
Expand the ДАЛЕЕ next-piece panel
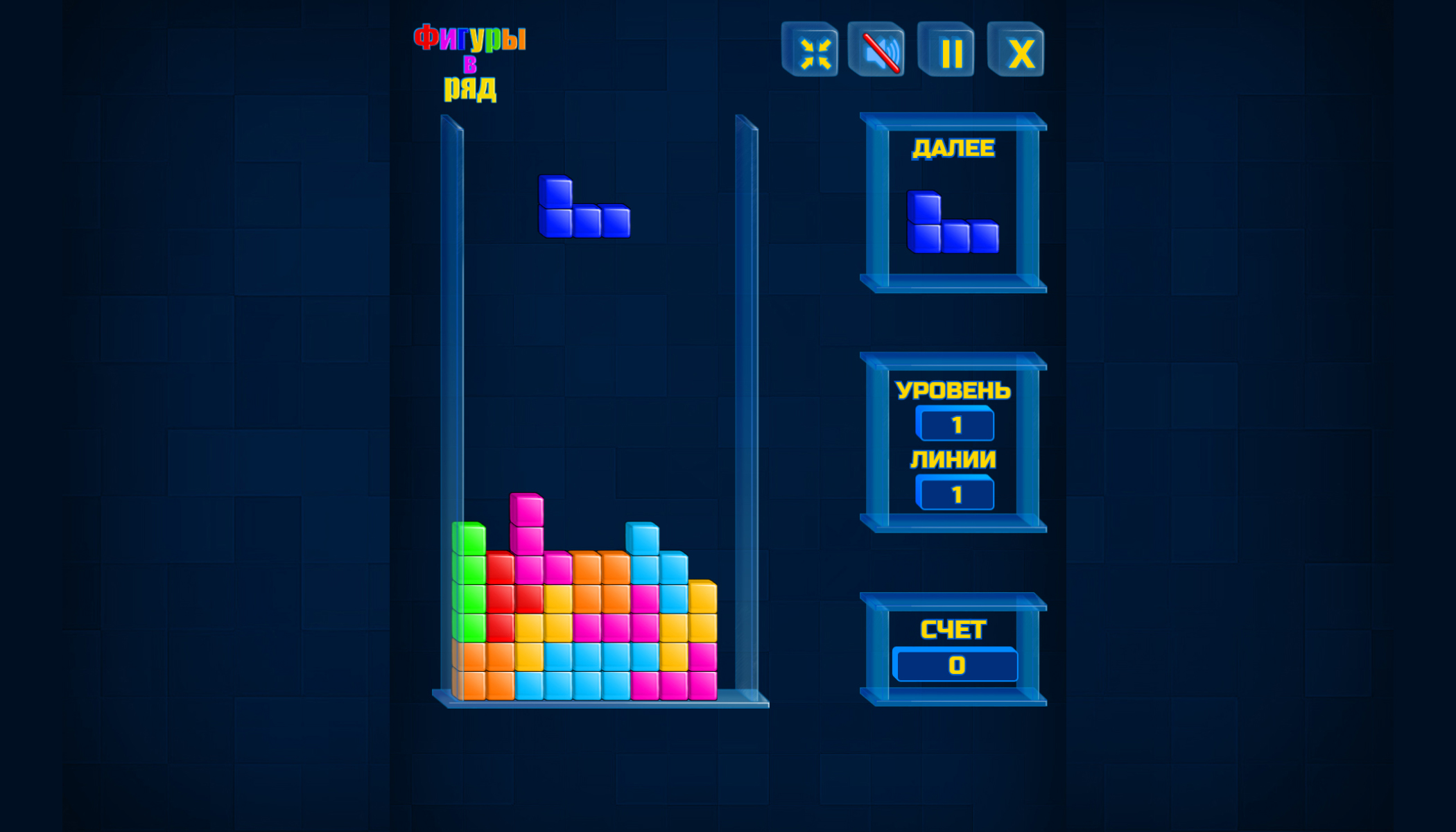953,201
